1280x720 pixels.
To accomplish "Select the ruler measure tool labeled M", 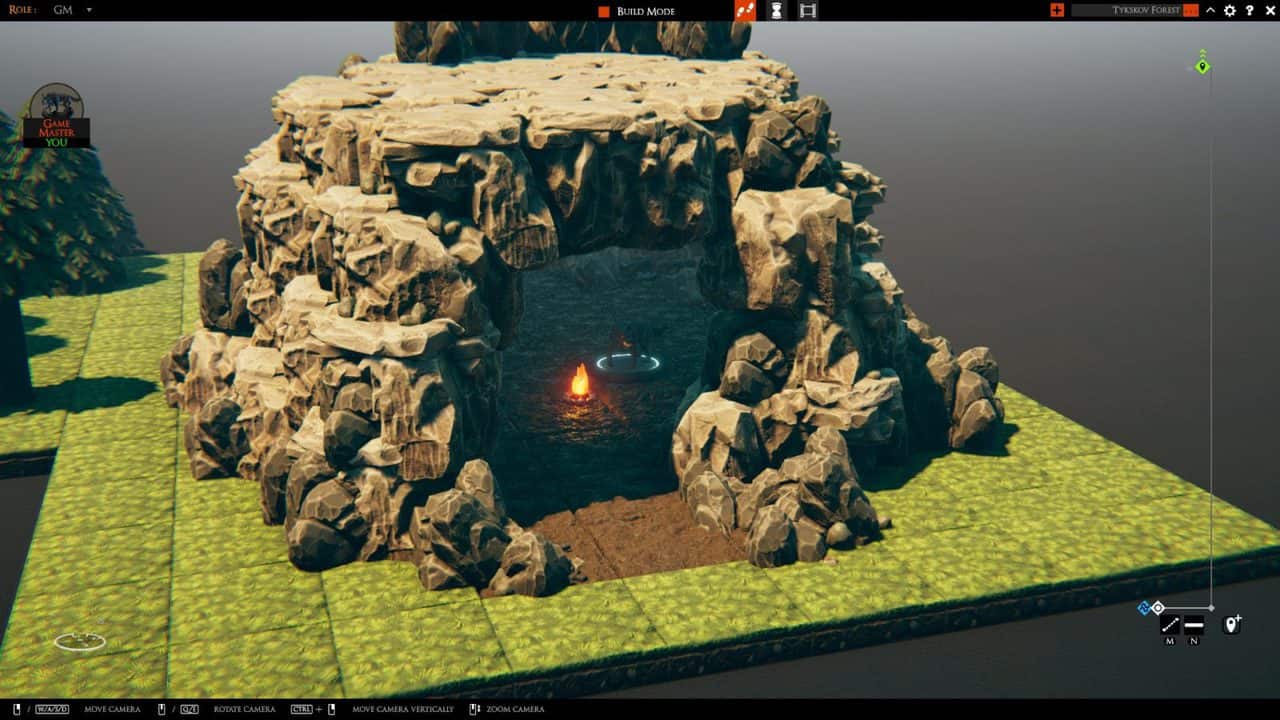I will (x=1170, y=624).
